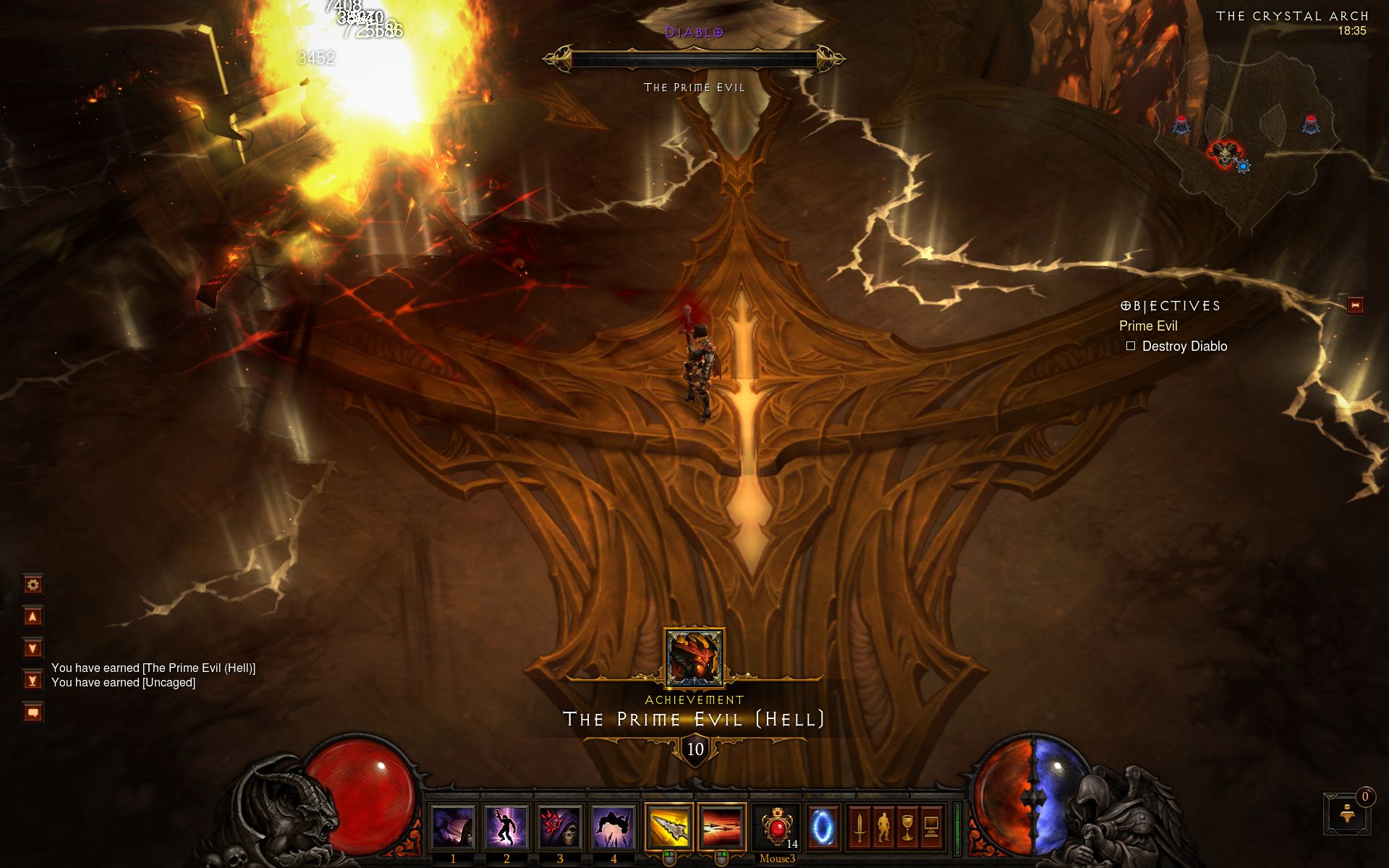Open the notification button showing 0

pos(1348,815)
